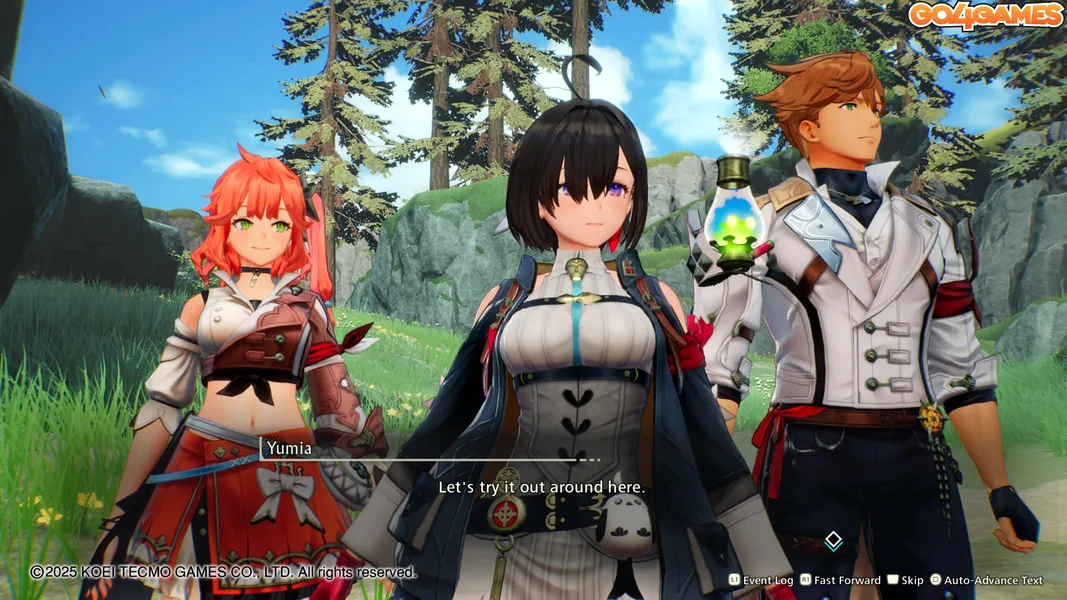Click the diamond dialogue continue indicator
The image size is (1067, 600).
click(833, 541)
